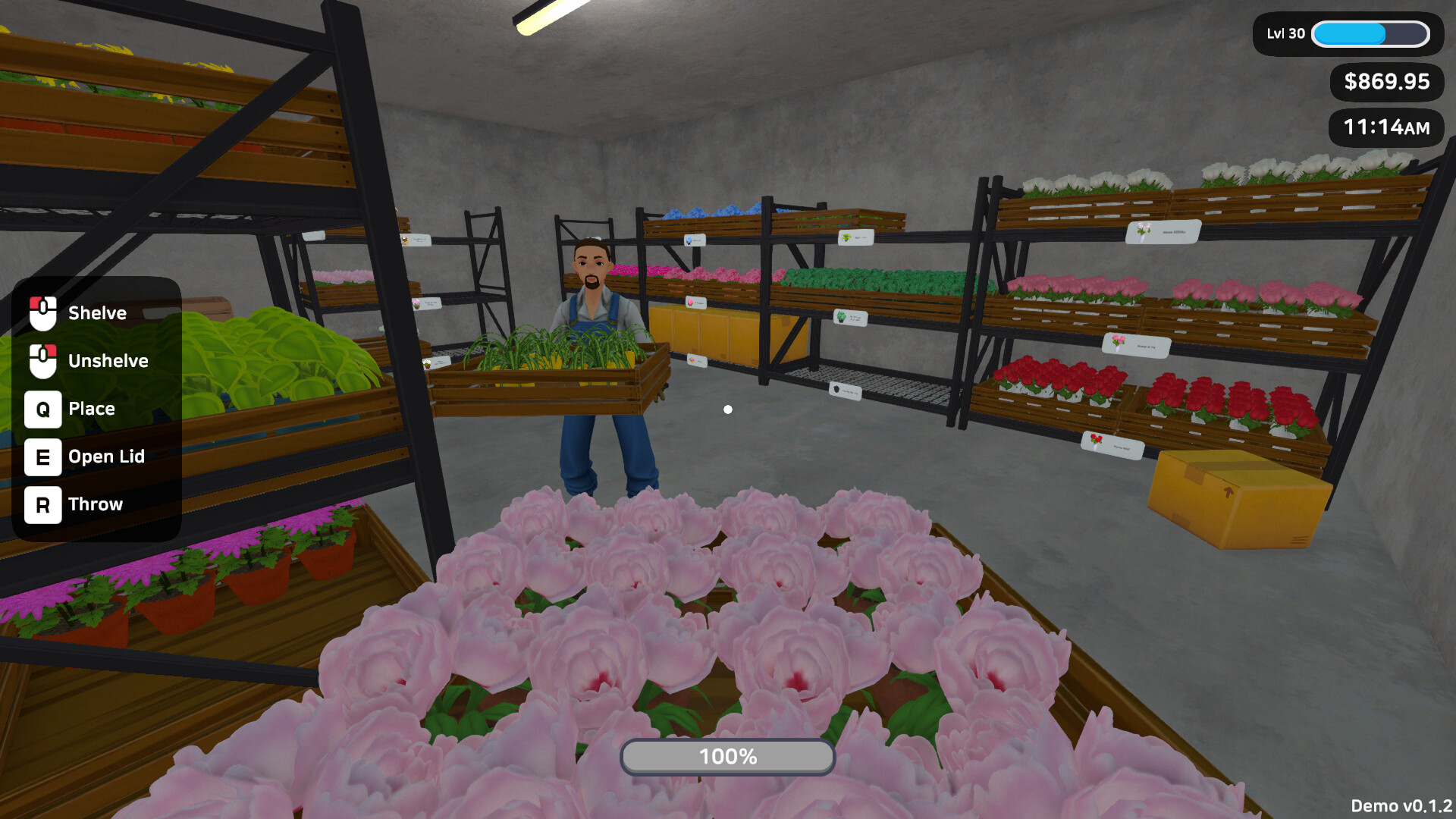Click the 11:14AM clock display
This screenshot has height=819, width=1456.
pyautogui.click(x=1385, y=128)
